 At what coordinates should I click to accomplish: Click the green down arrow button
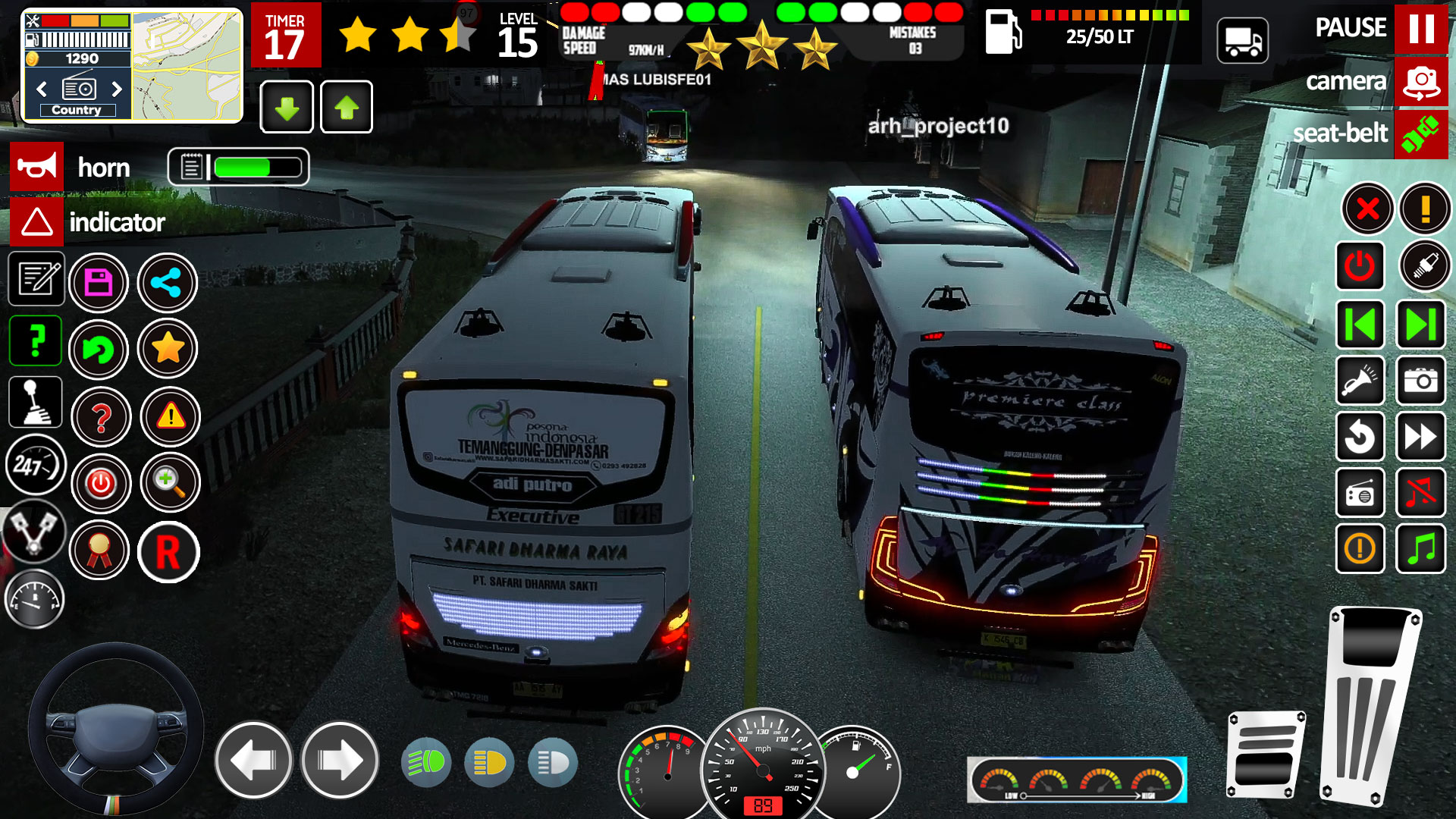[287, 108]
